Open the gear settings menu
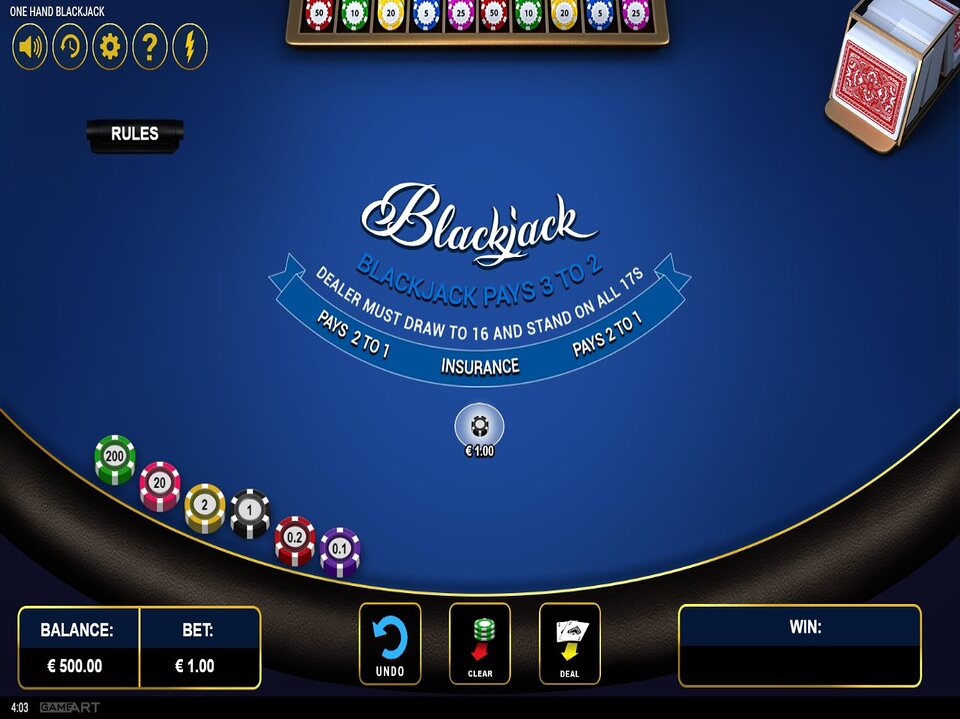Image resolution: width=960 pixels, height=719 pixels. point(110,47)
